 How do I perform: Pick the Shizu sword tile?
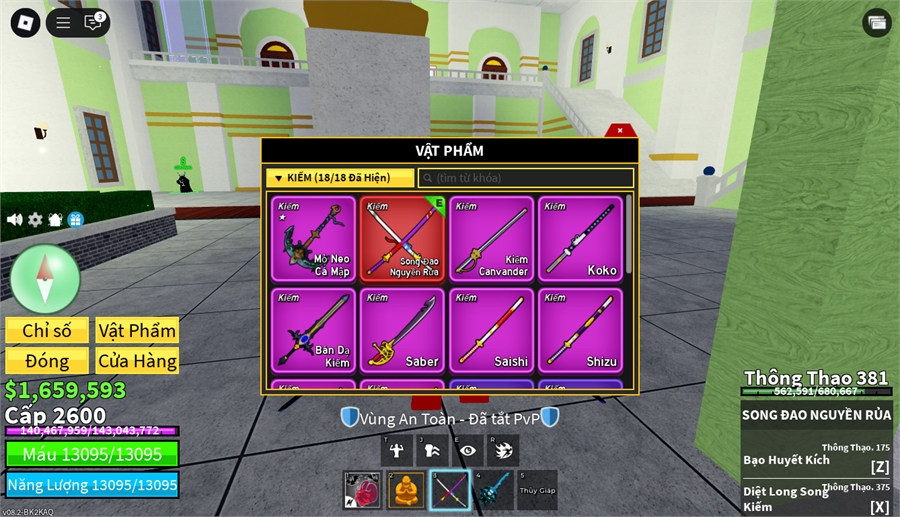[x=580, y=331]
